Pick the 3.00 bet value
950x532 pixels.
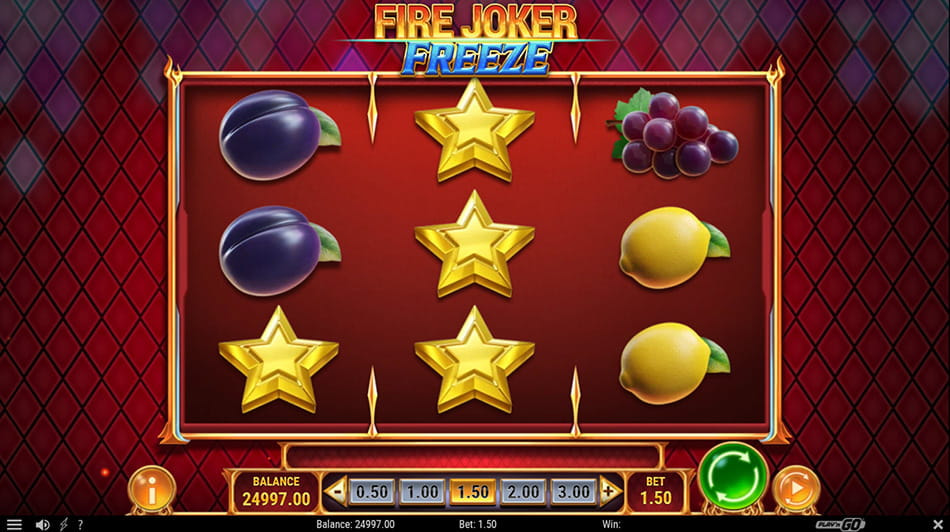pos(571,491)
